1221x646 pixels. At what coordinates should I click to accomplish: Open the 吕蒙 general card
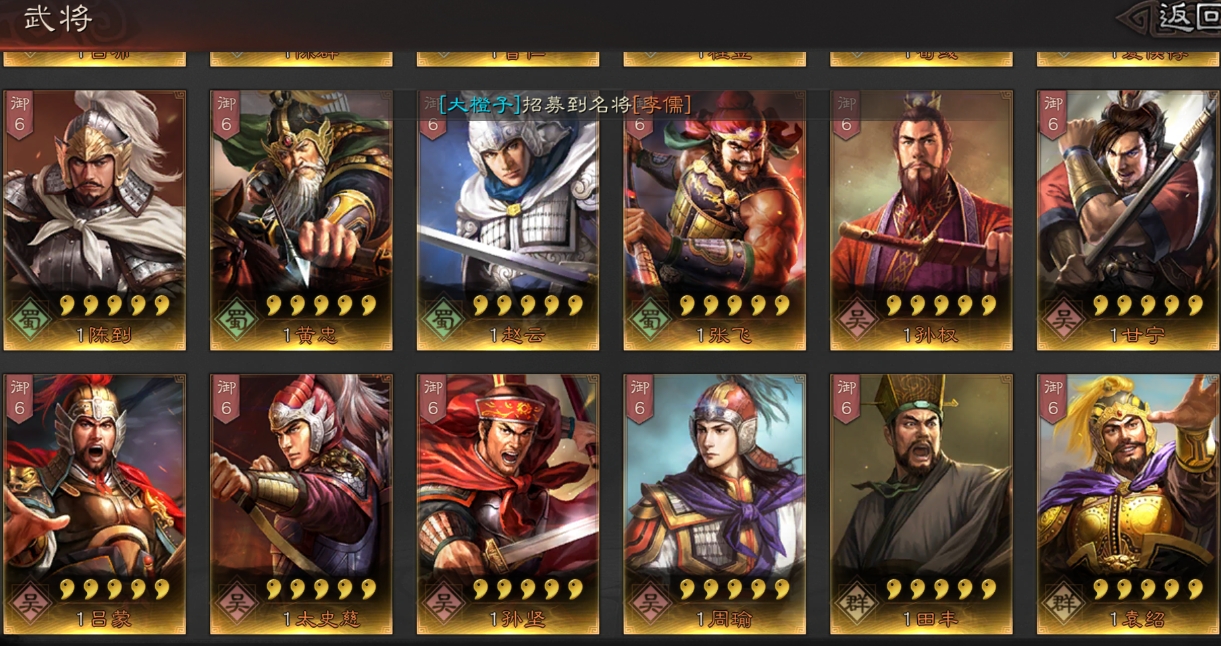click(x=95, y=504)
